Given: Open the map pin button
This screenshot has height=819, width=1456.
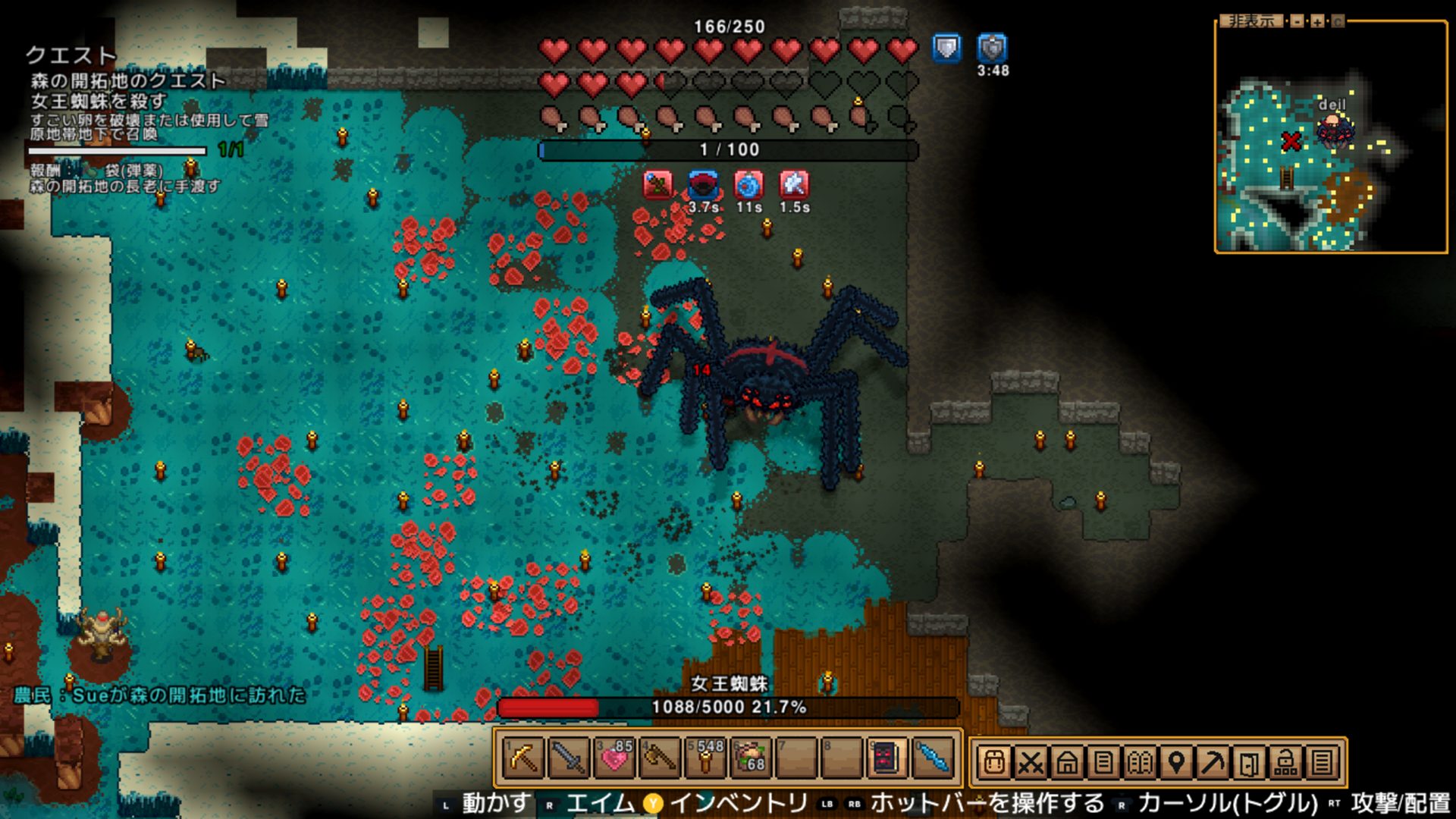Looking at the screenshot, I should point(1176,761).
